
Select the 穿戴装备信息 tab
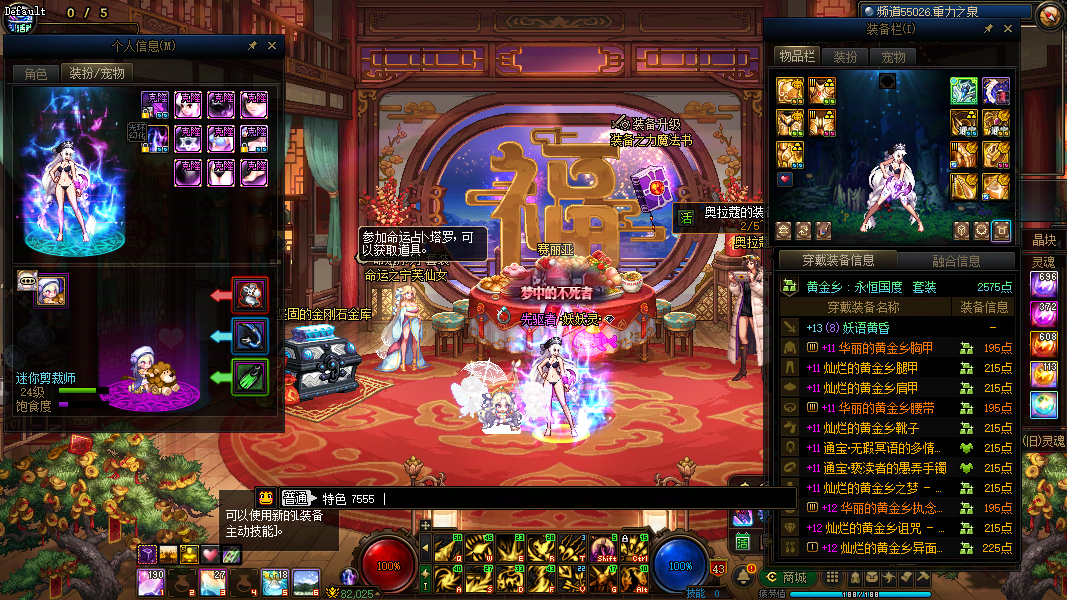tap(838, 261)
